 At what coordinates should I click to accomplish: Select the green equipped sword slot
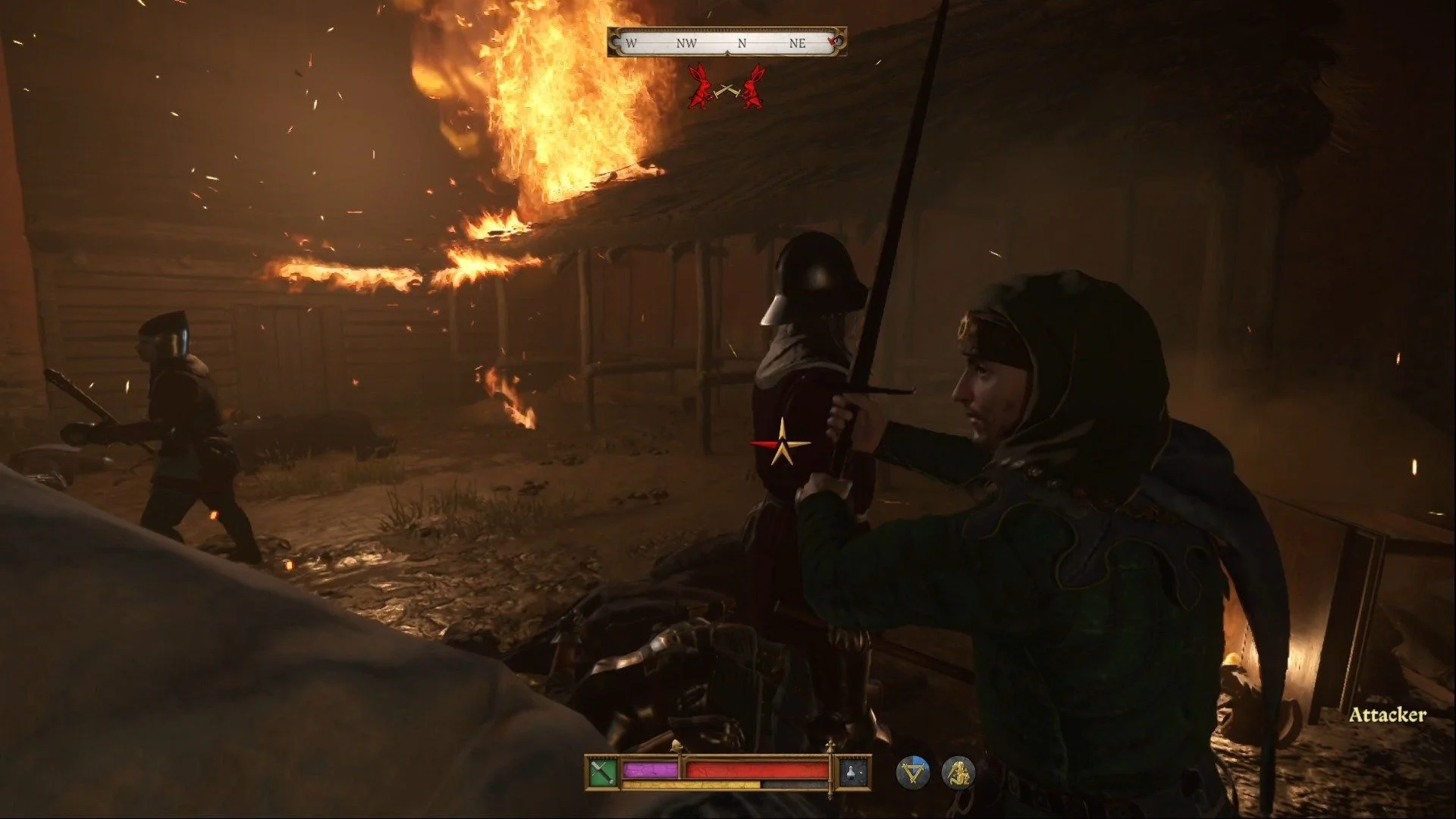(x=602, y=773)
